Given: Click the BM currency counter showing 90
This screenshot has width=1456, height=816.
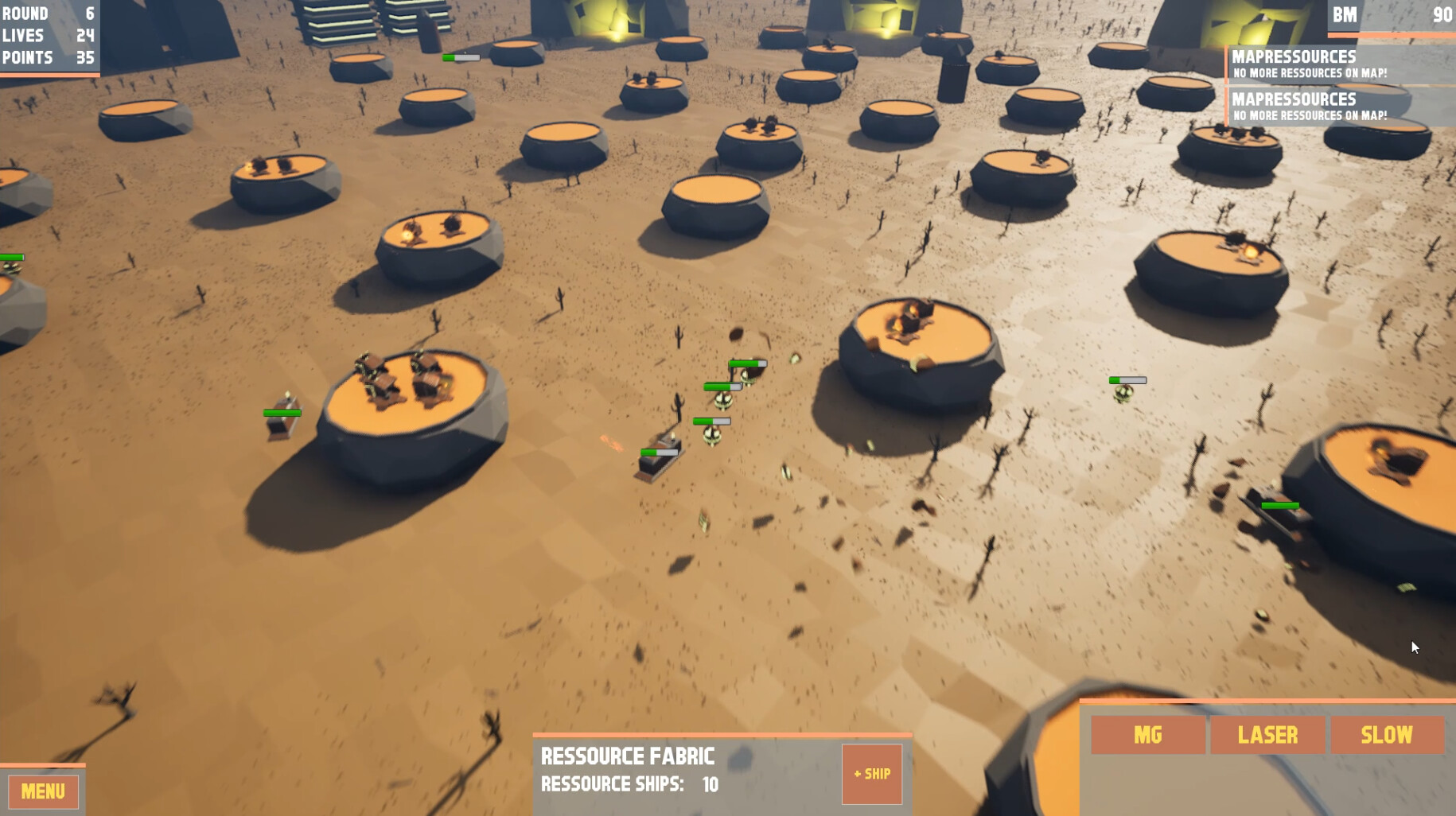Looking at the screenshot, I should pos(1392,14).
